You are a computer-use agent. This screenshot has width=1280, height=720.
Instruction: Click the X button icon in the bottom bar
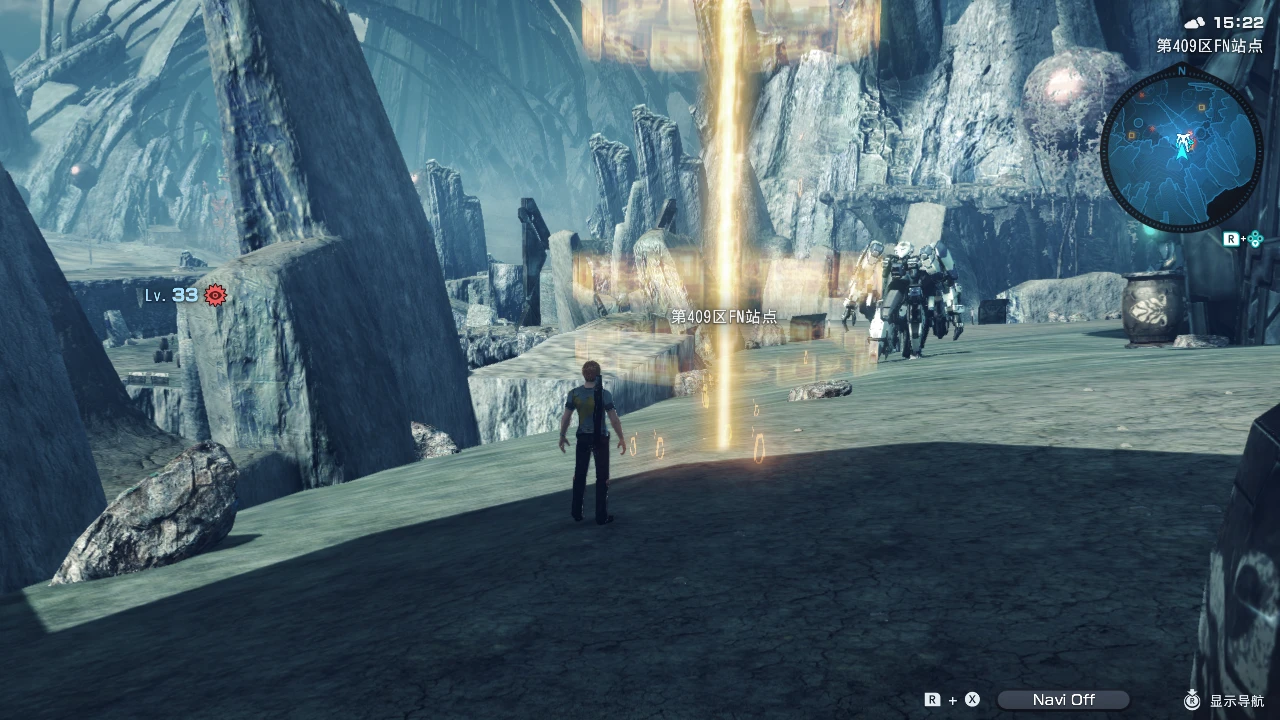[971, 700]
